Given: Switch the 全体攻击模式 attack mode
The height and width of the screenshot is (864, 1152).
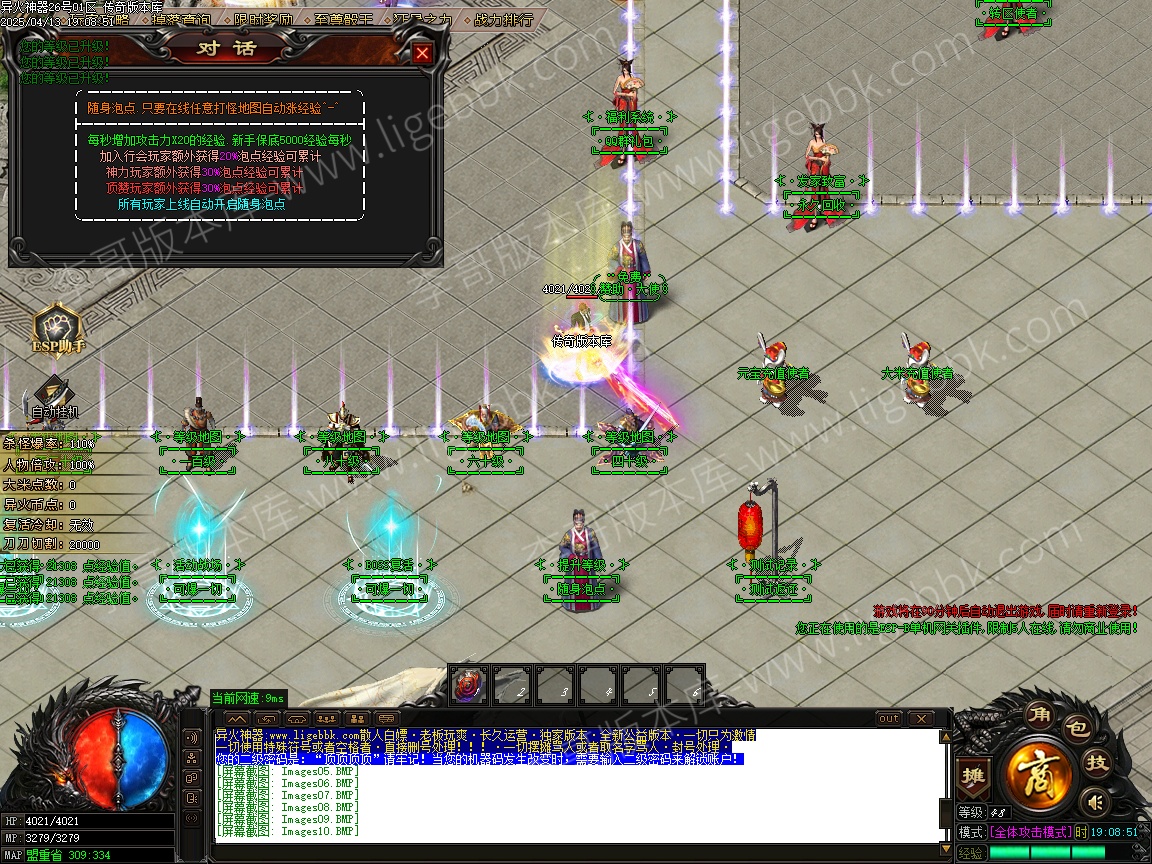Looking at the screenshot, I should click(x=1030, y=832).
